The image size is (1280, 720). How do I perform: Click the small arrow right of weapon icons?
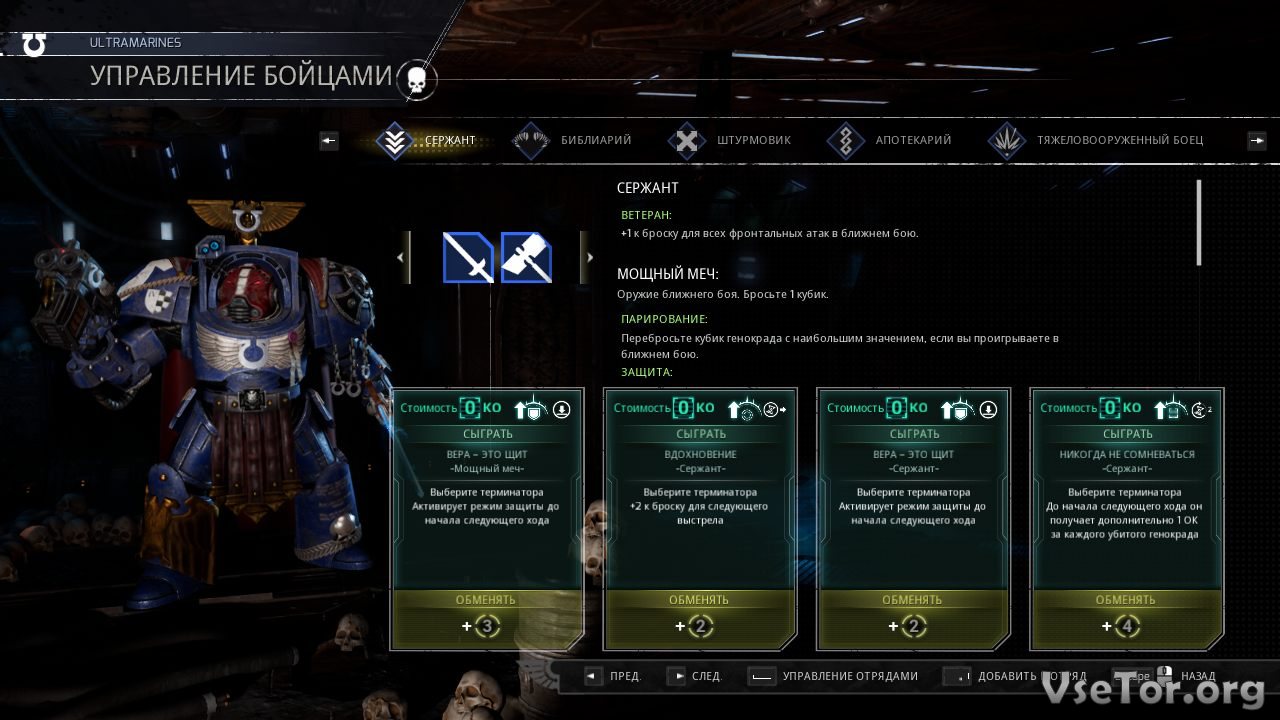point(586,258)
